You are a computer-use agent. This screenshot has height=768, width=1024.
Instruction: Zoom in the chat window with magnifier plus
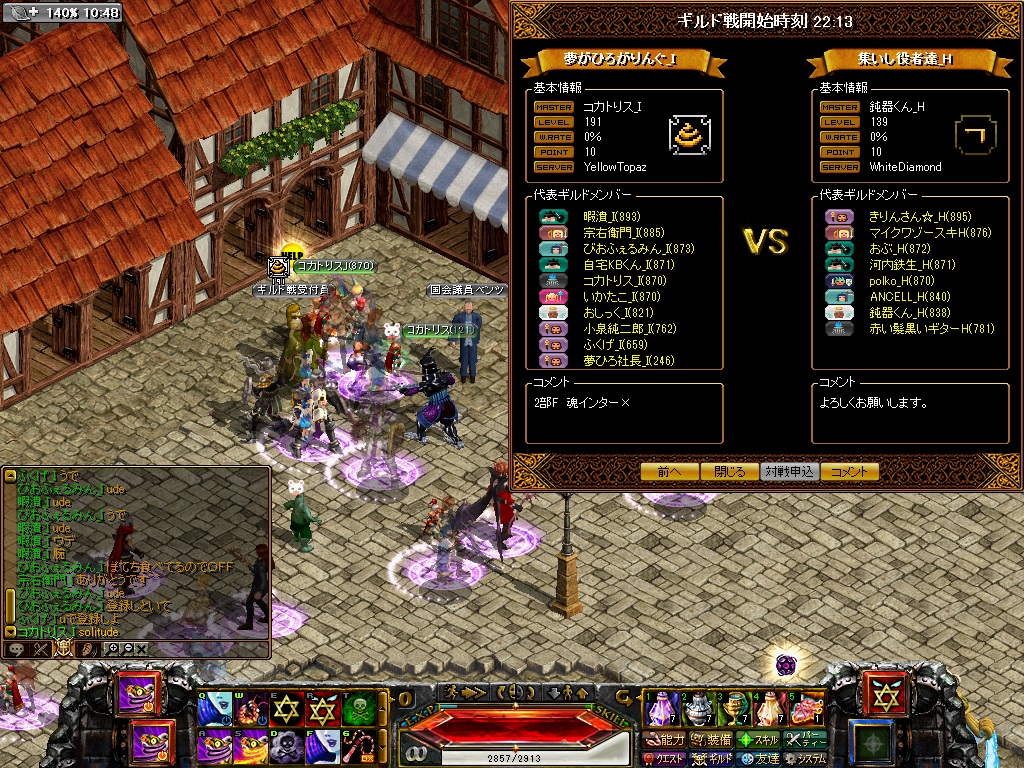113,649
